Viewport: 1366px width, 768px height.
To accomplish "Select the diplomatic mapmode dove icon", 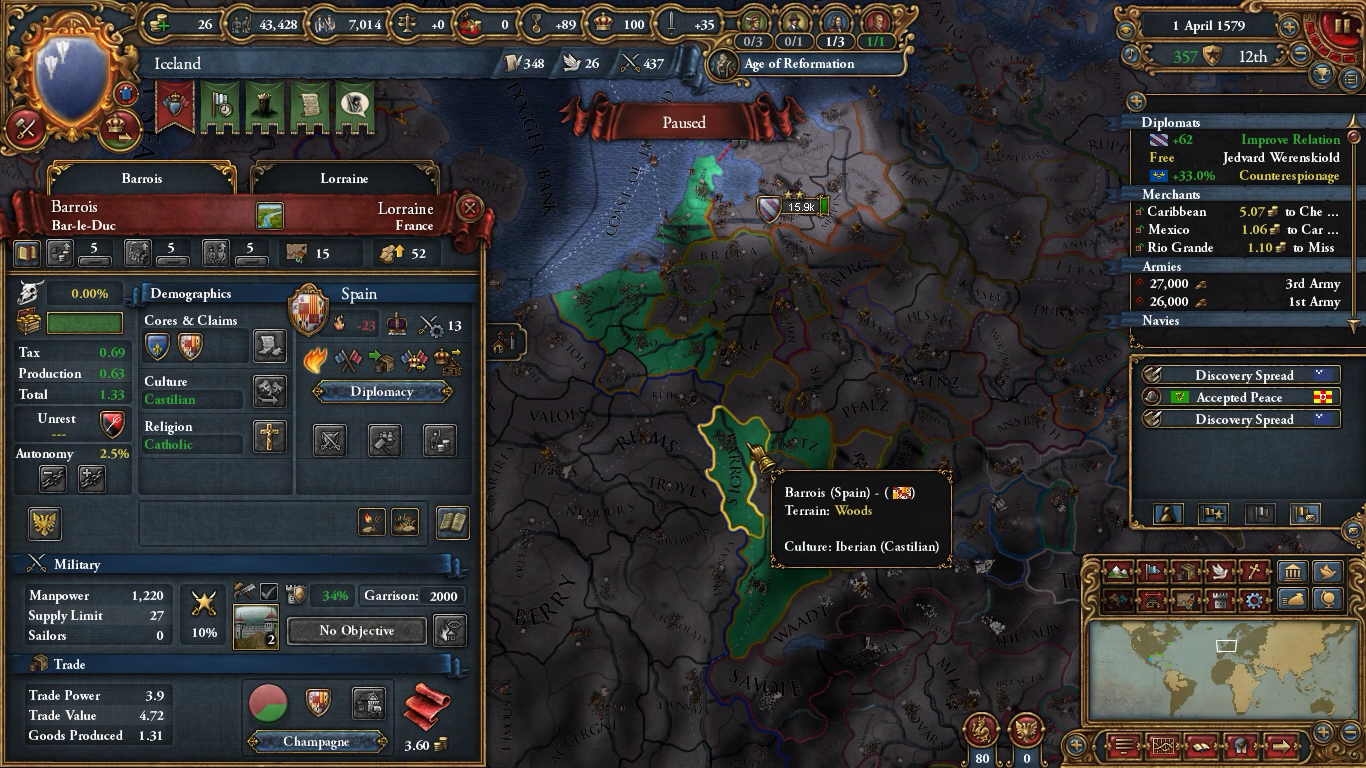I will tap(1218, 571).
